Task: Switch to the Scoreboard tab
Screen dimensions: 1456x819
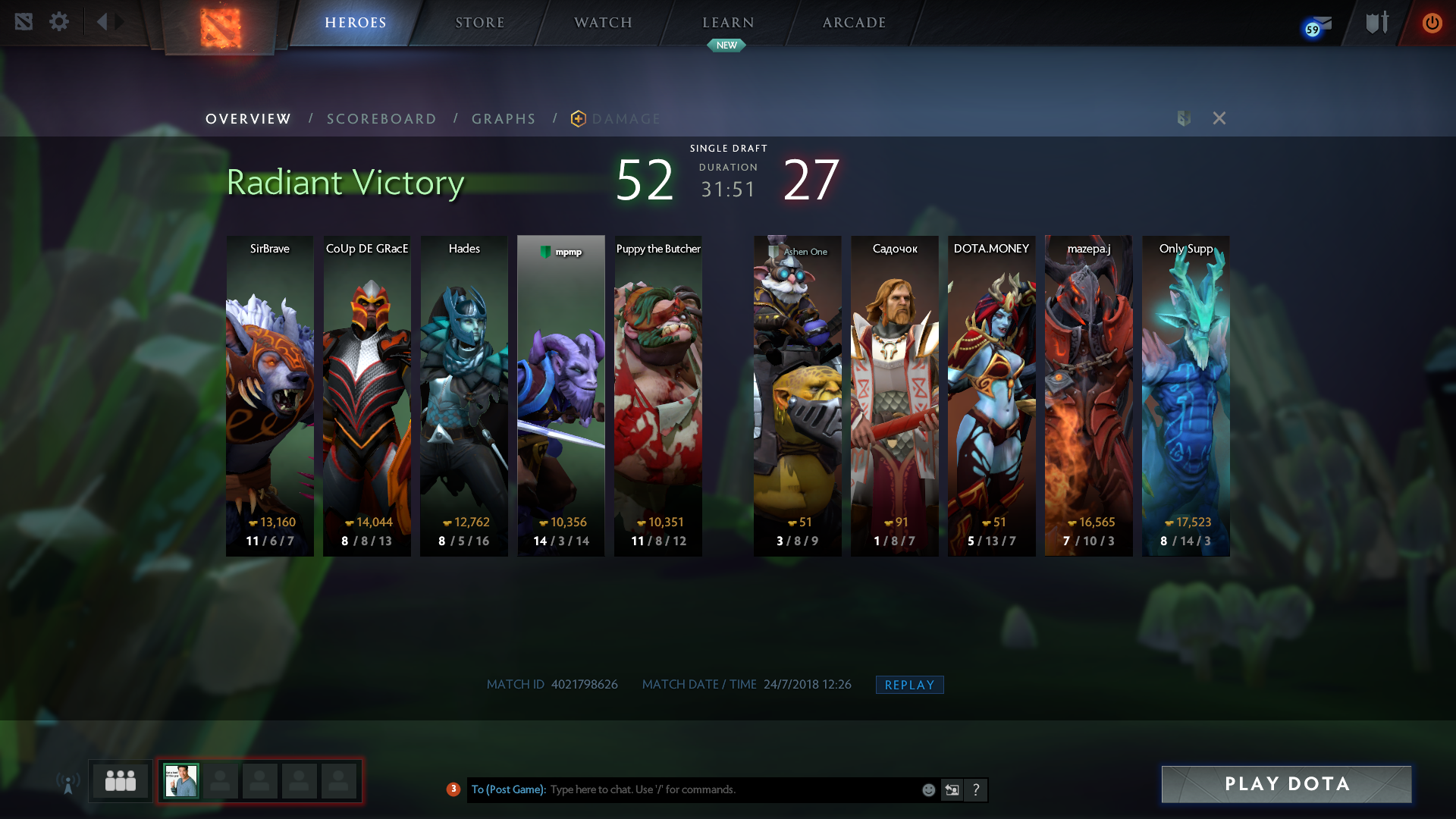Action: [x=381, y=119]
